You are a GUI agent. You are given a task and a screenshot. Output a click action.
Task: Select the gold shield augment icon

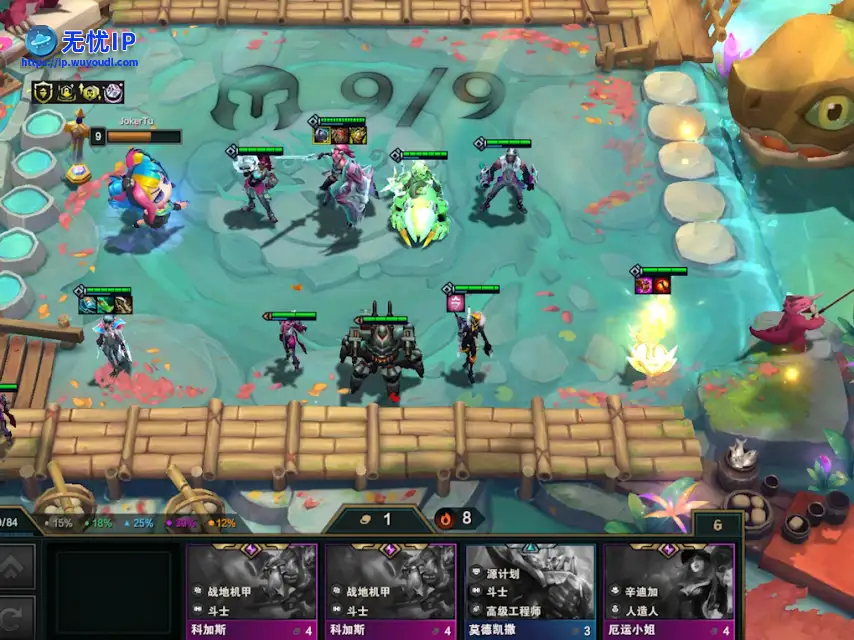[44, 93]
